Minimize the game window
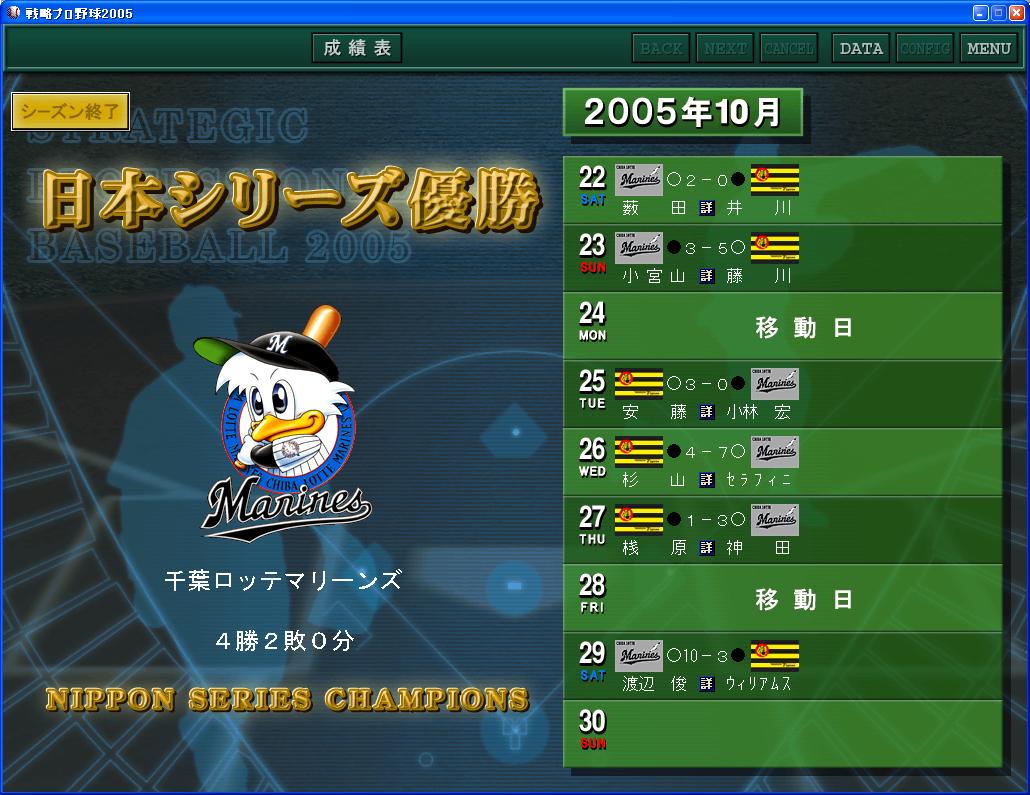The height and width of the screenshot is (795, 1030). click(980, 12)
